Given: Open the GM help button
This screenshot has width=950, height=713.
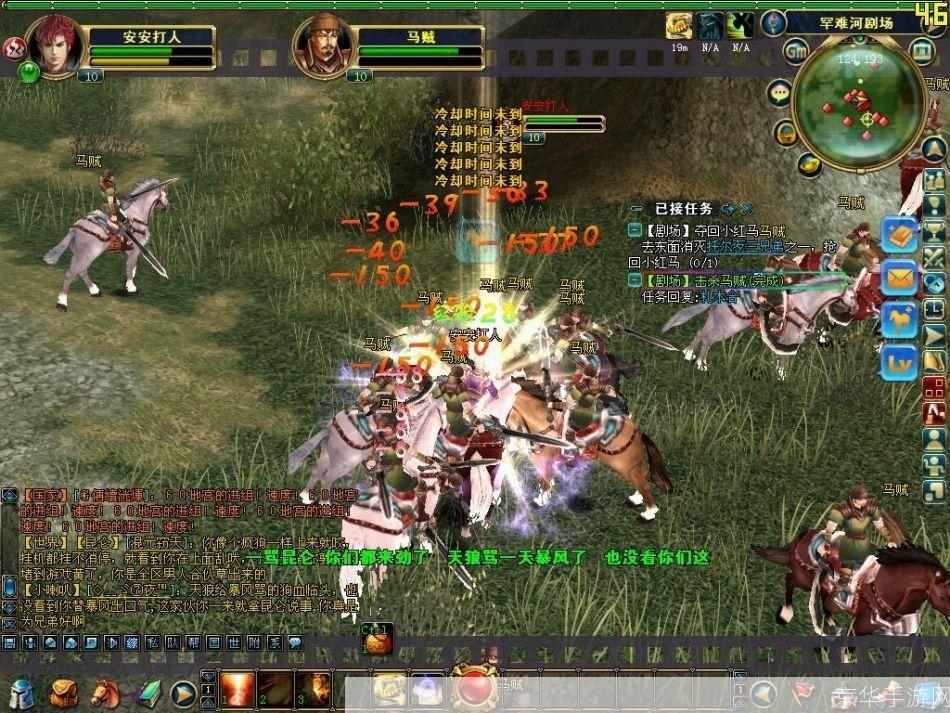Looking at the screenshot, I should coord(796,52).
